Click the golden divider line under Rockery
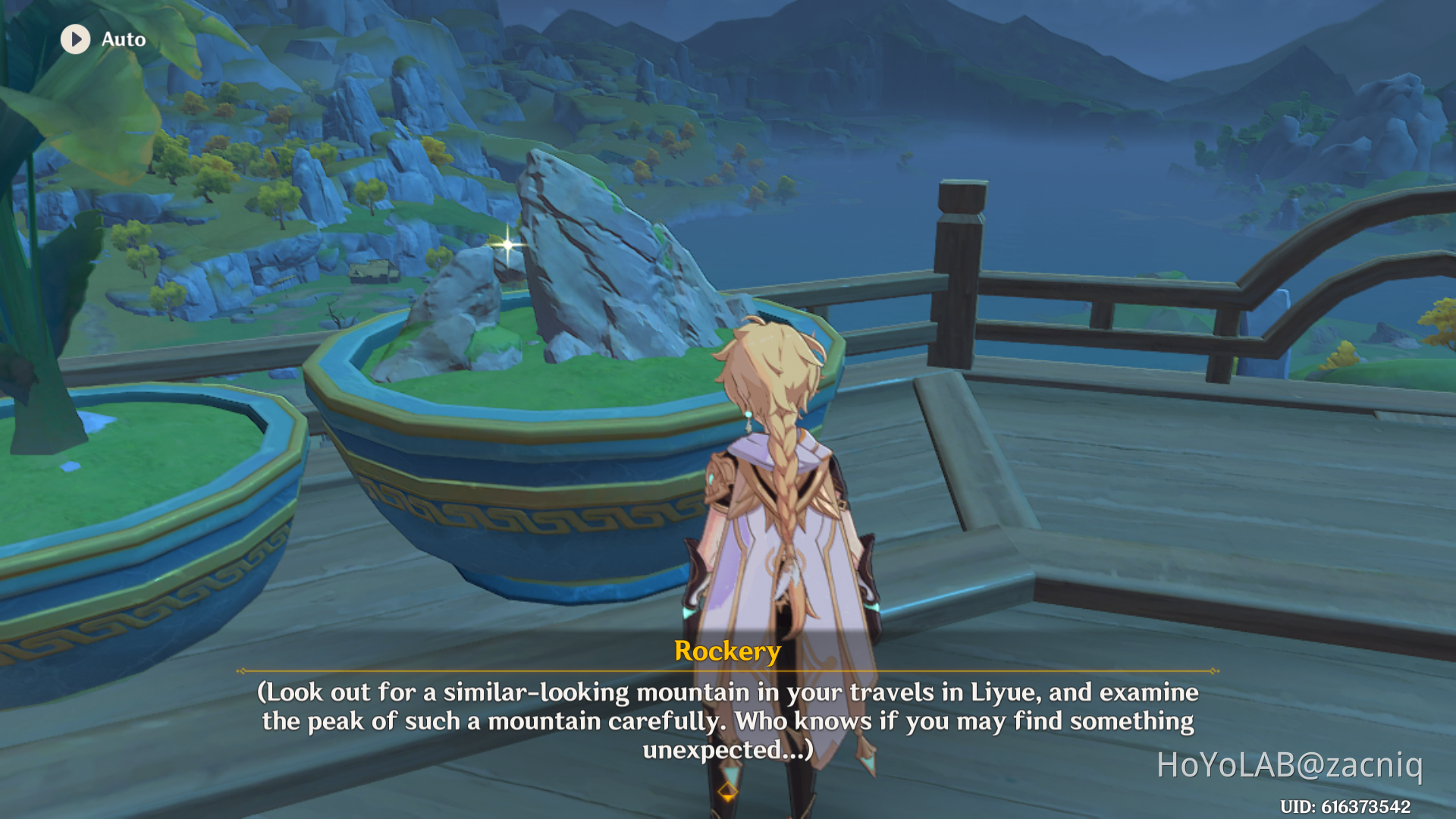This screenshot has width=1456, height=819. coord(726,670)
